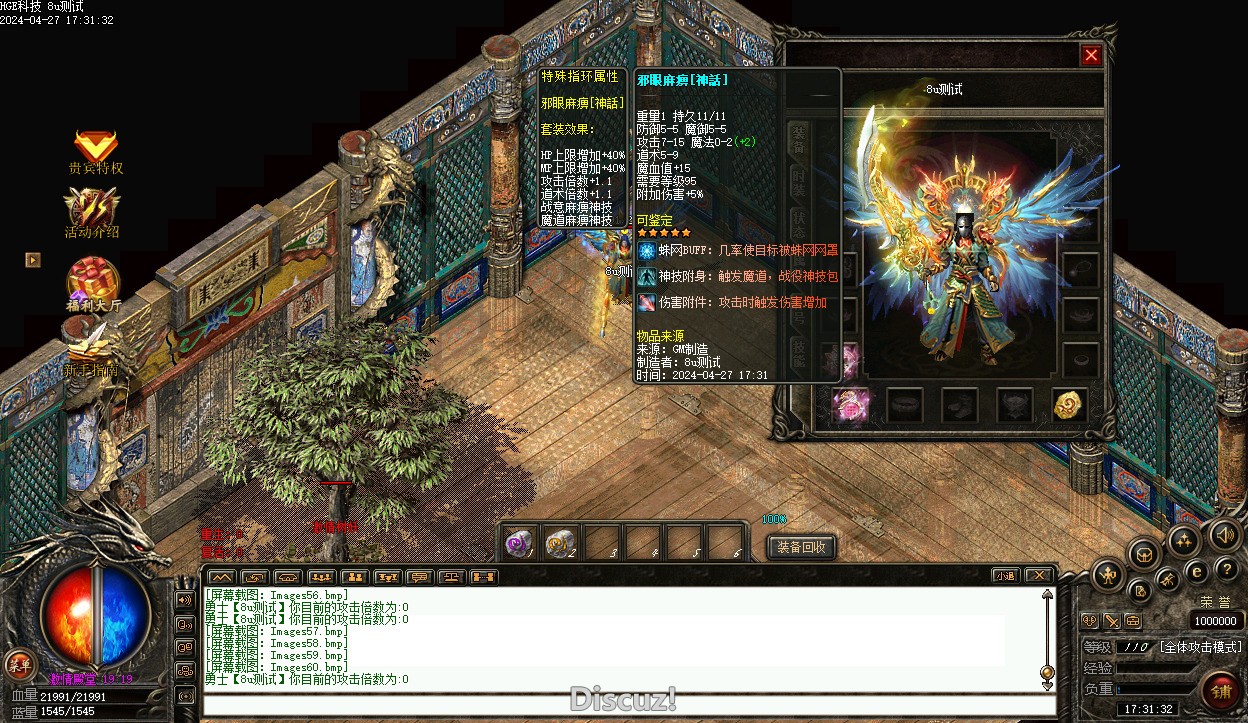Screen dimensions: 1248x723
Task: Switch to the 装备 equipment tab
Action: pyautogui.click(x=799, y=138)
